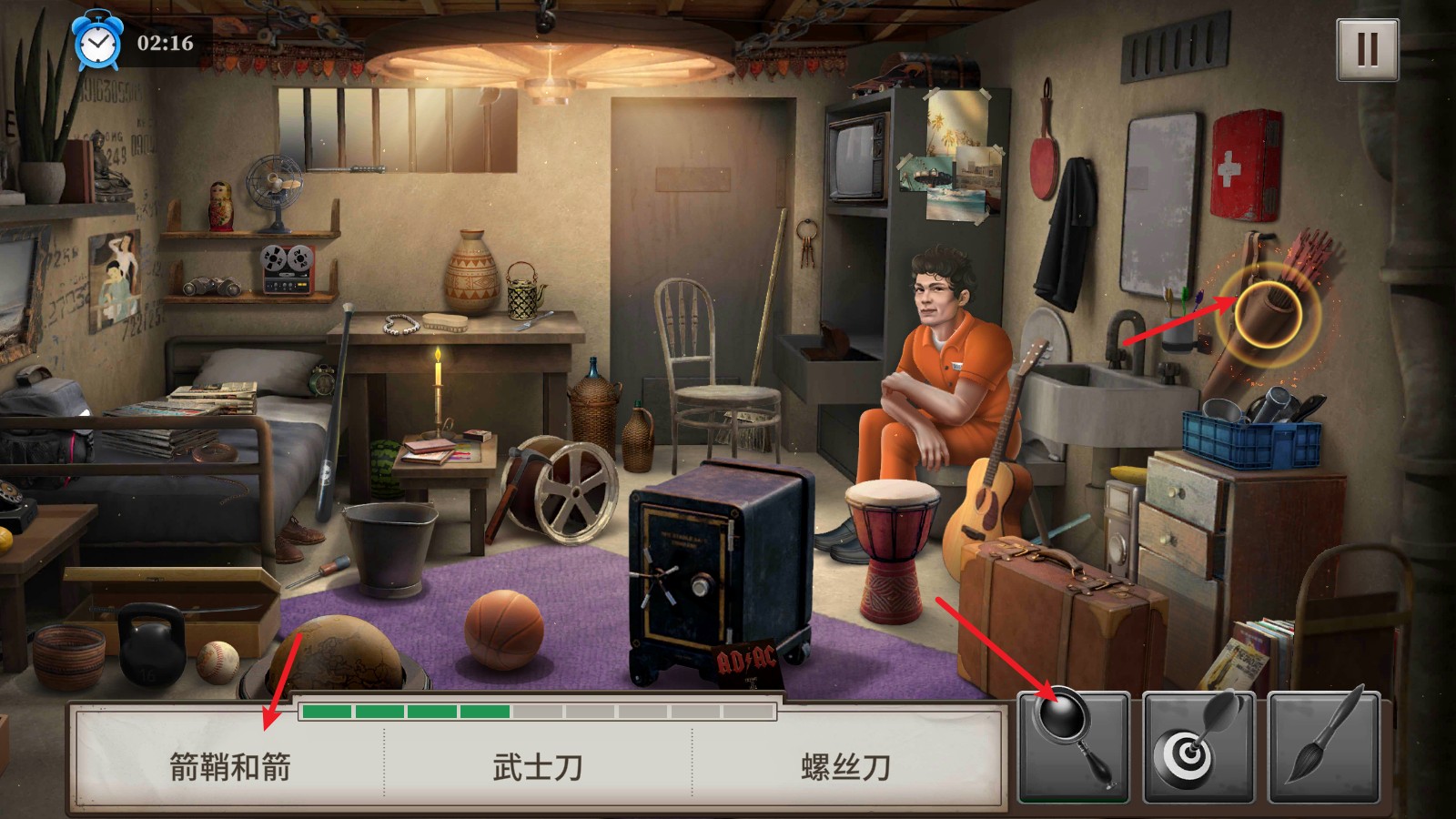The width and height of the screenshot is (1456, 819).
Task: Activate the dart and target tool
Action: (1198, 746)
